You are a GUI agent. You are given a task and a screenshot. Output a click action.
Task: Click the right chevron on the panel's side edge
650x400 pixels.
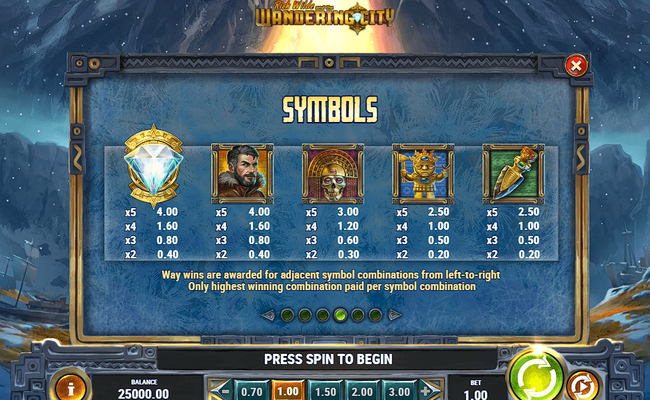click(578, 159)
